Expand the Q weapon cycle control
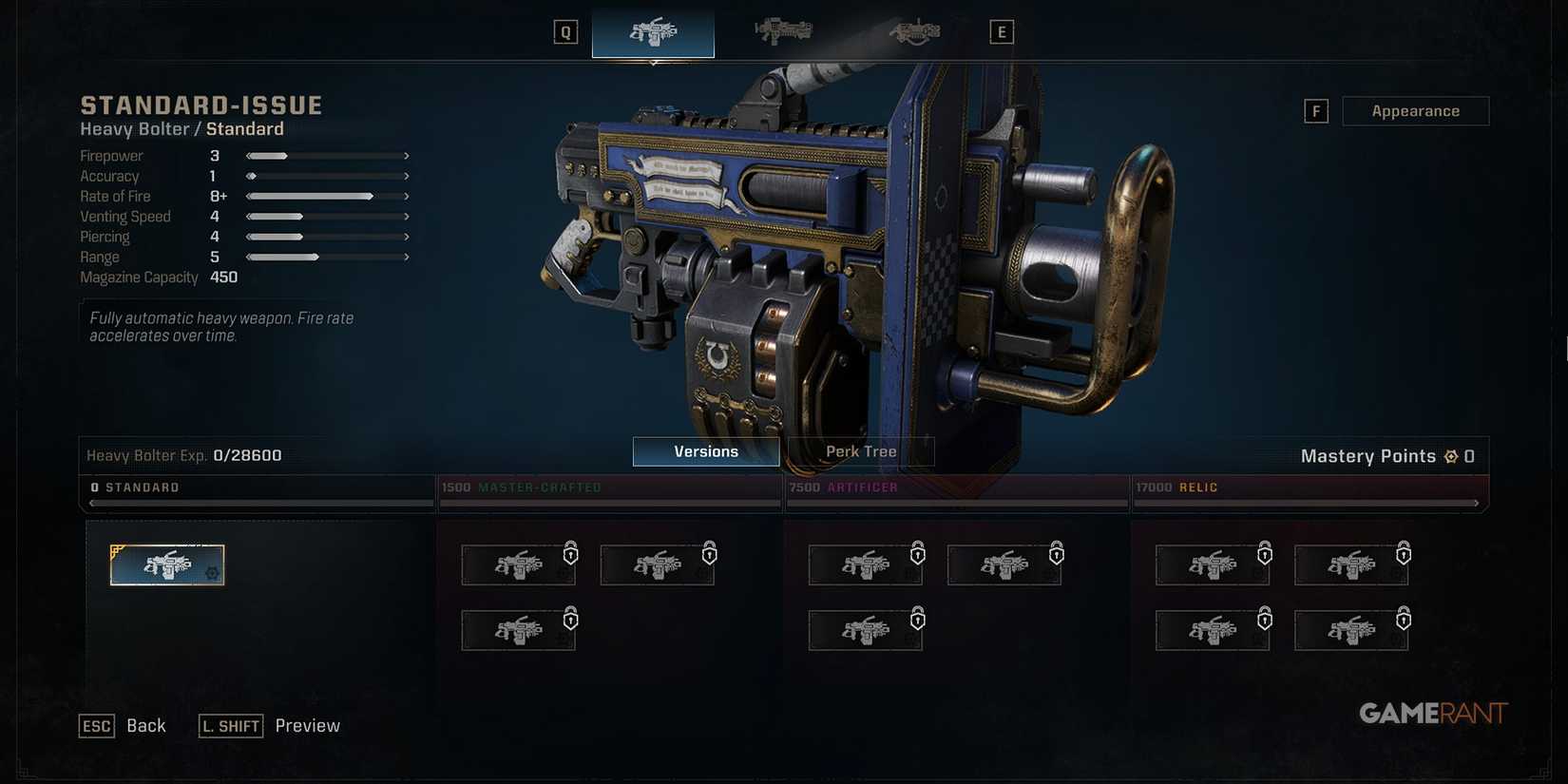The image size is (1568, 784). (565, 31)
